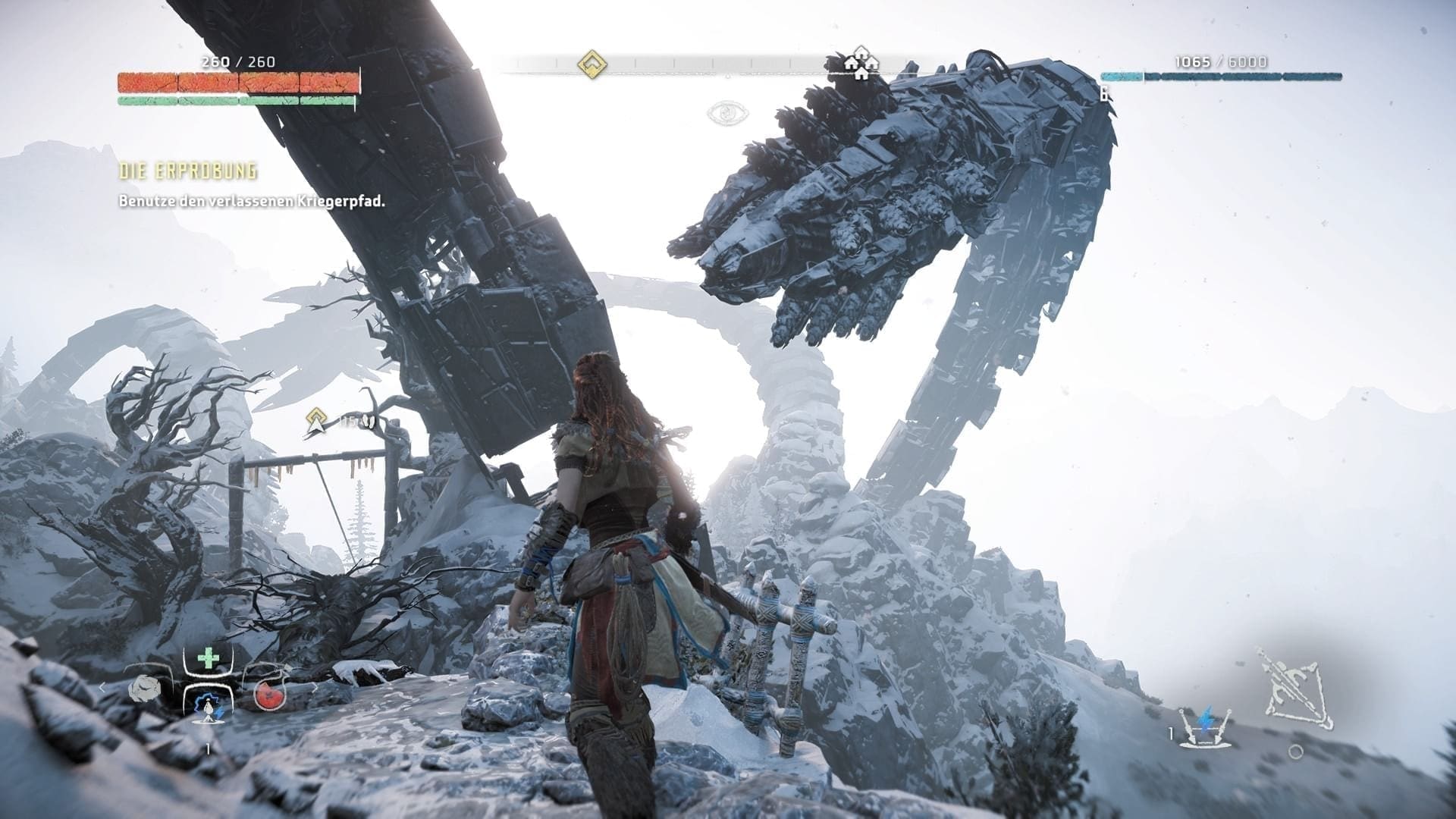
Task: Use the green cross medicine pouch
Action: (x=208, y=658)
